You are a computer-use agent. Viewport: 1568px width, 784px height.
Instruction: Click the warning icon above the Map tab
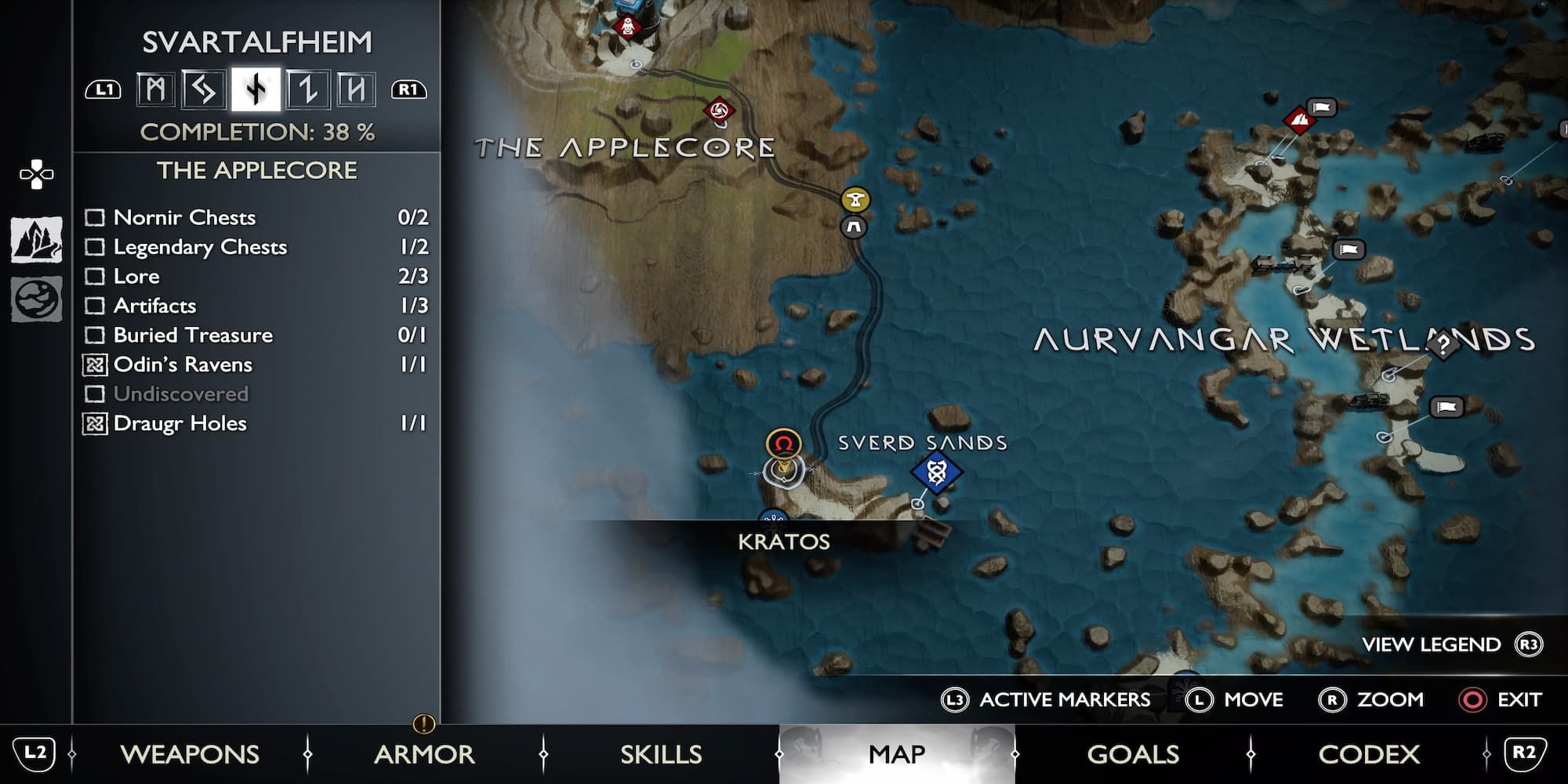423,725
